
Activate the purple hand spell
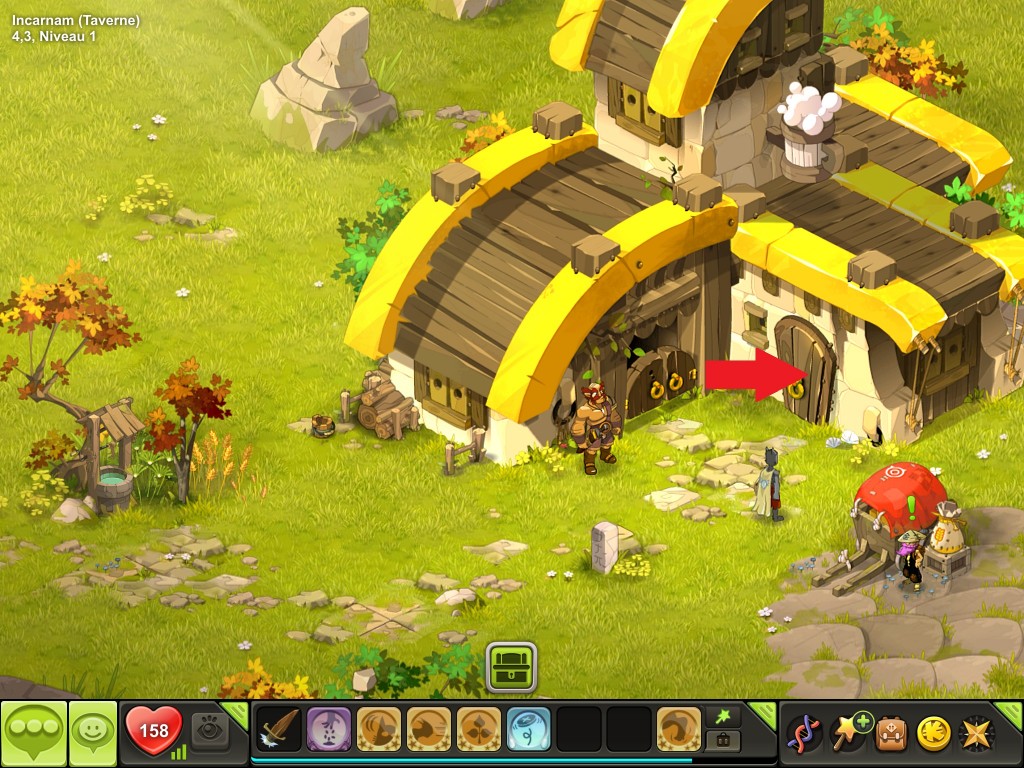coord(329,729)
